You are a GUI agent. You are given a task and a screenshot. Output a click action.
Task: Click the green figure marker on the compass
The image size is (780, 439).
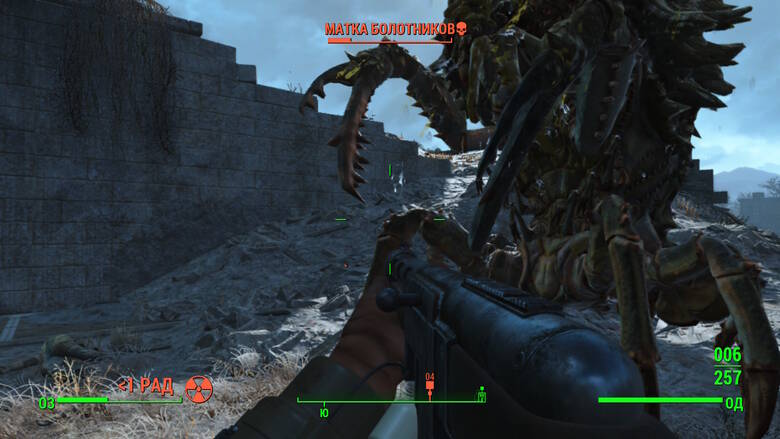[x=481, y=394]
